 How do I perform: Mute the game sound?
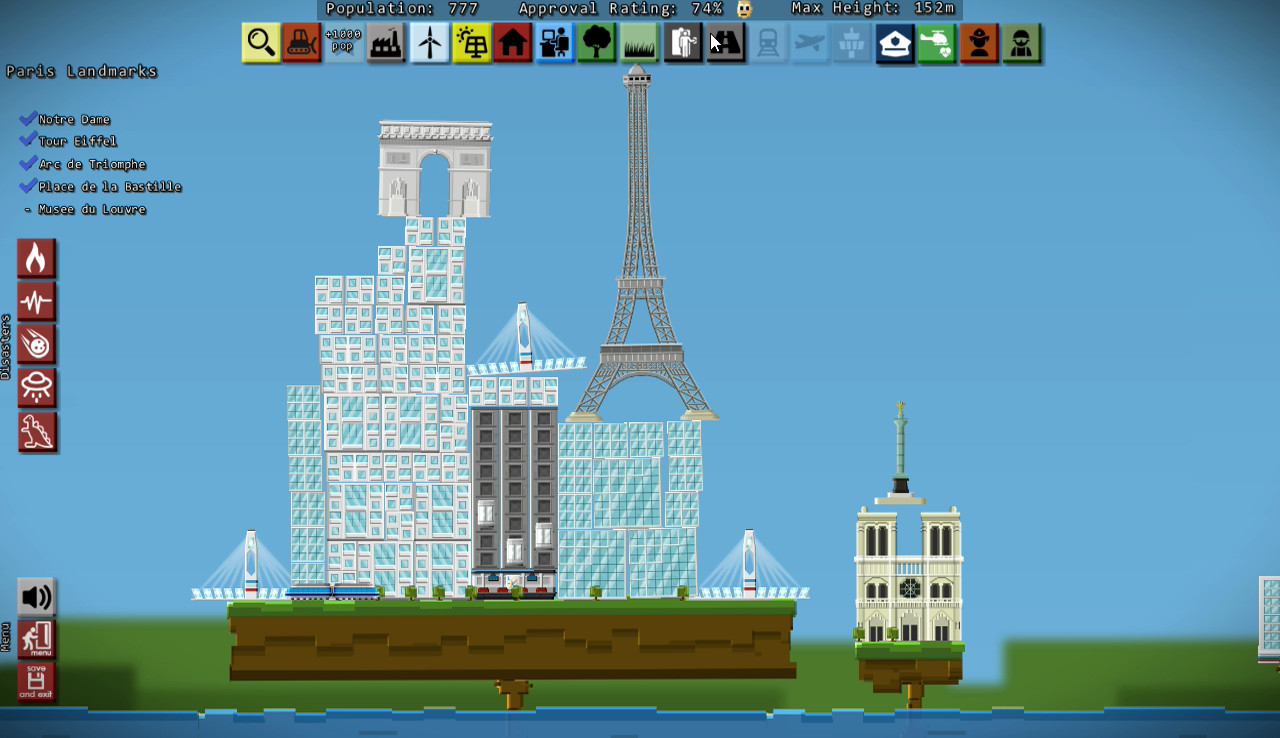(x=36, y=595)
